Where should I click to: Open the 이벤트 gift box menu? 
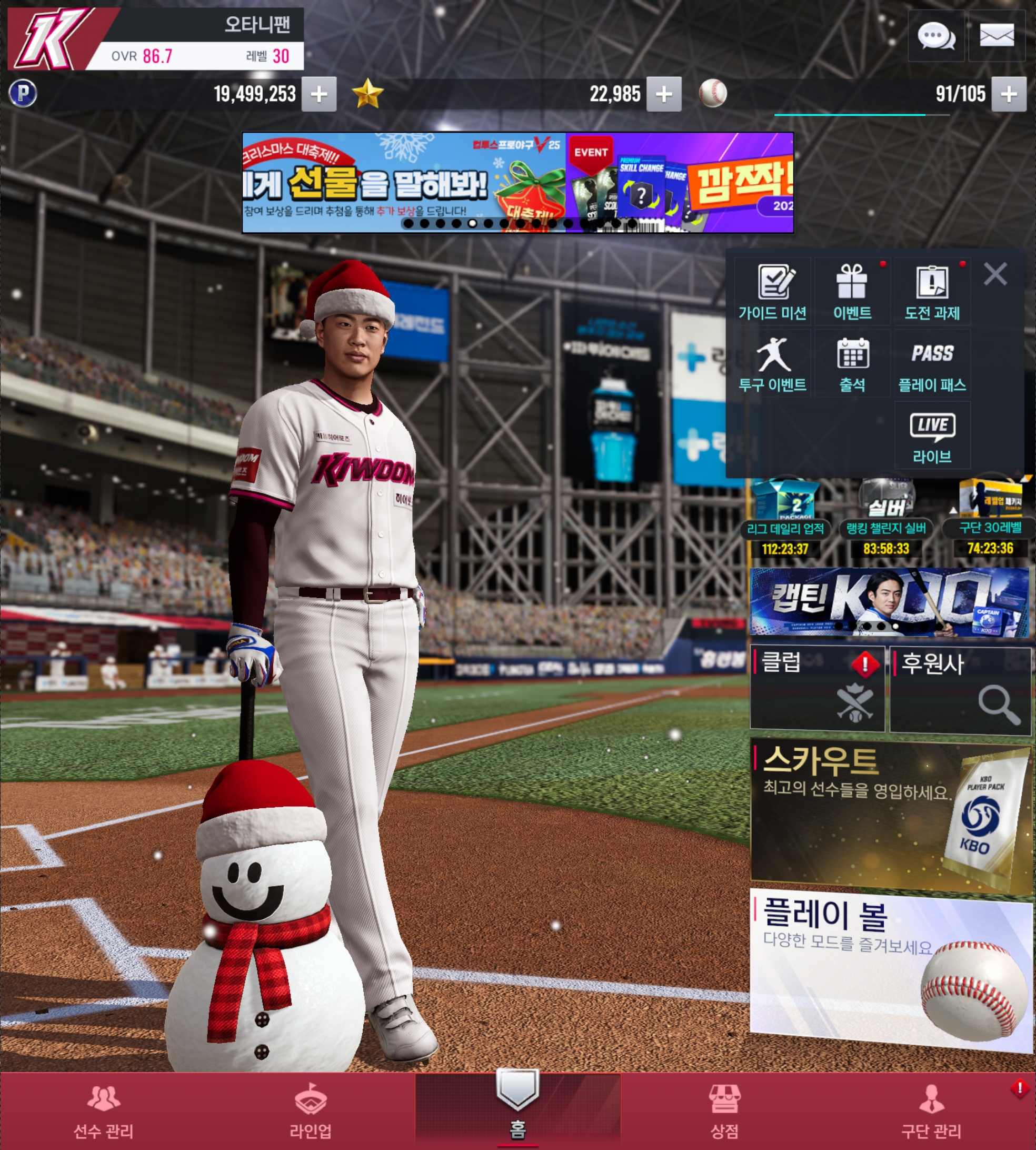pos(852,293)
